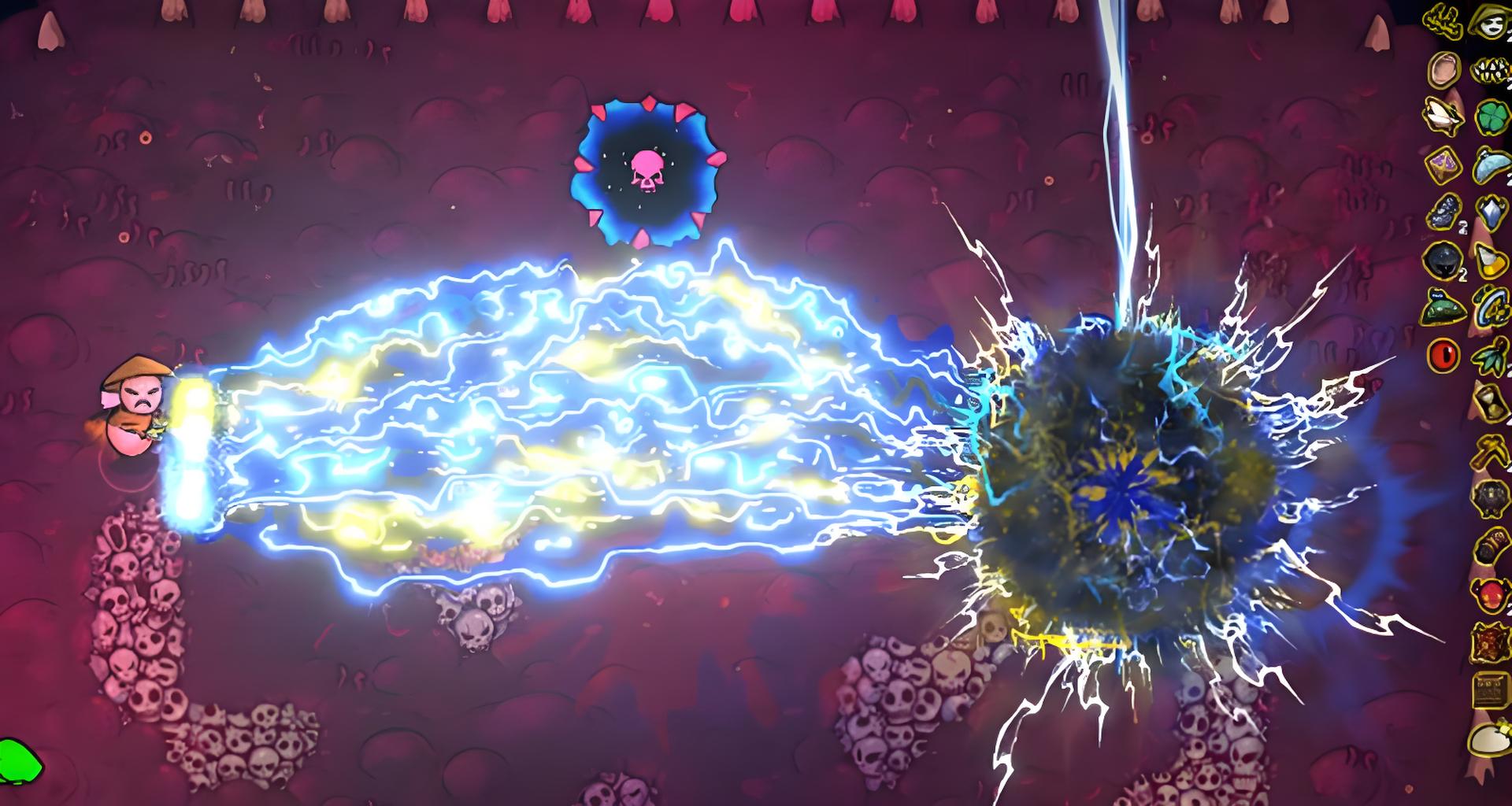
Task: Select the egg item icon
Action: pos(1489,741)
